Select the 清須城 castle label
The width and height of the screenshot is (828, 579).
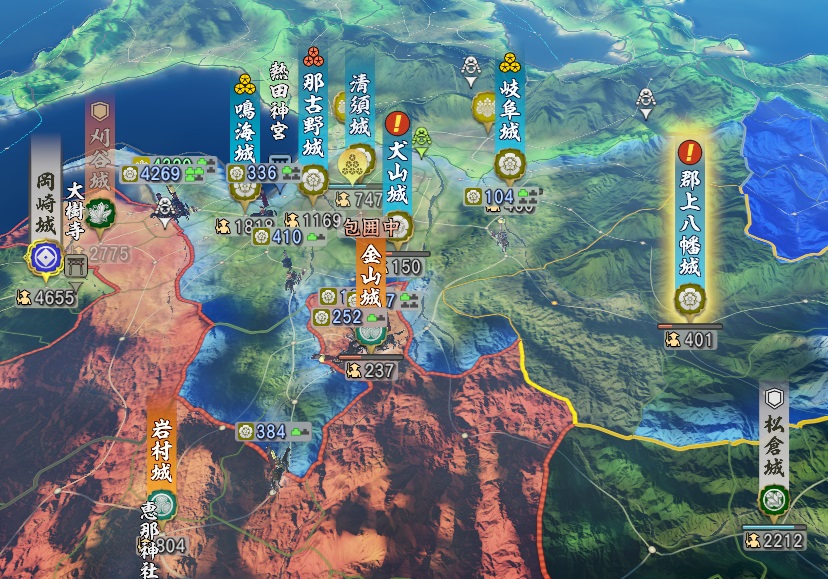point(360,105)
